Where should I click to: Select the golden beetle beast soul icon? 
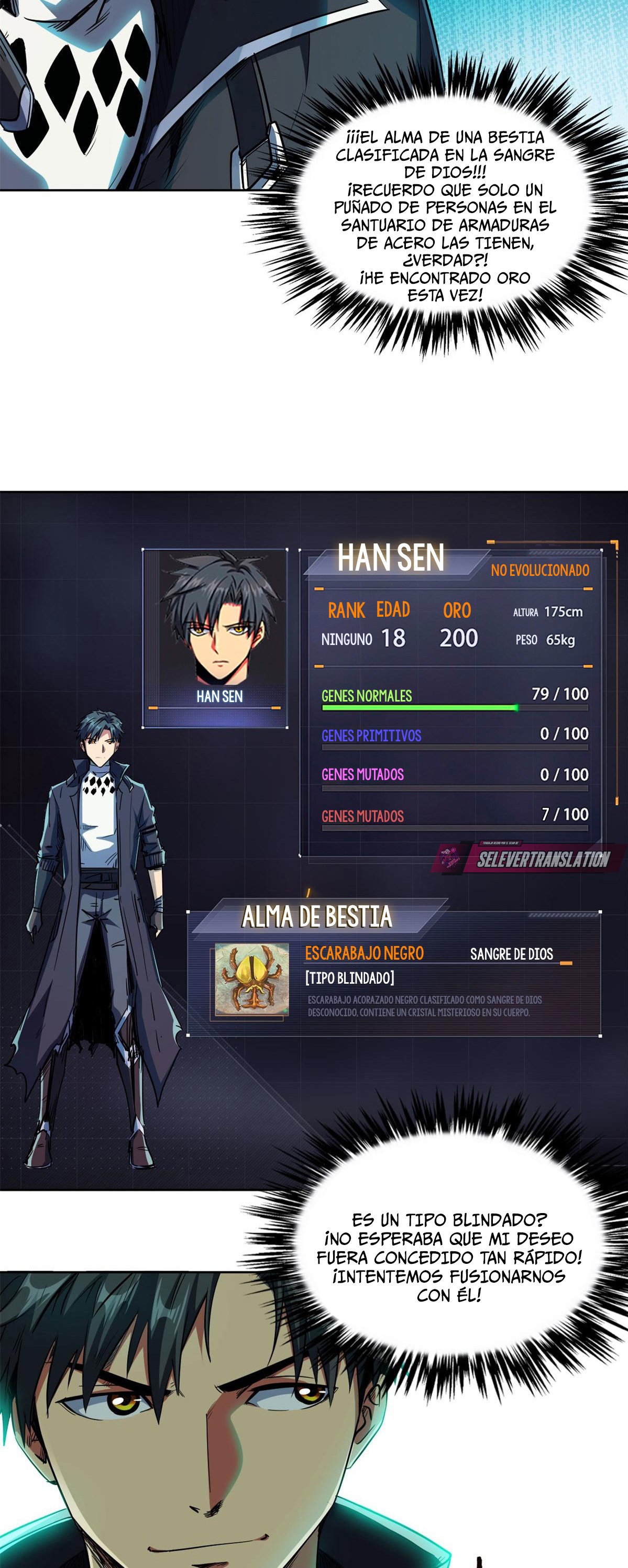click(x=251, y=980)
